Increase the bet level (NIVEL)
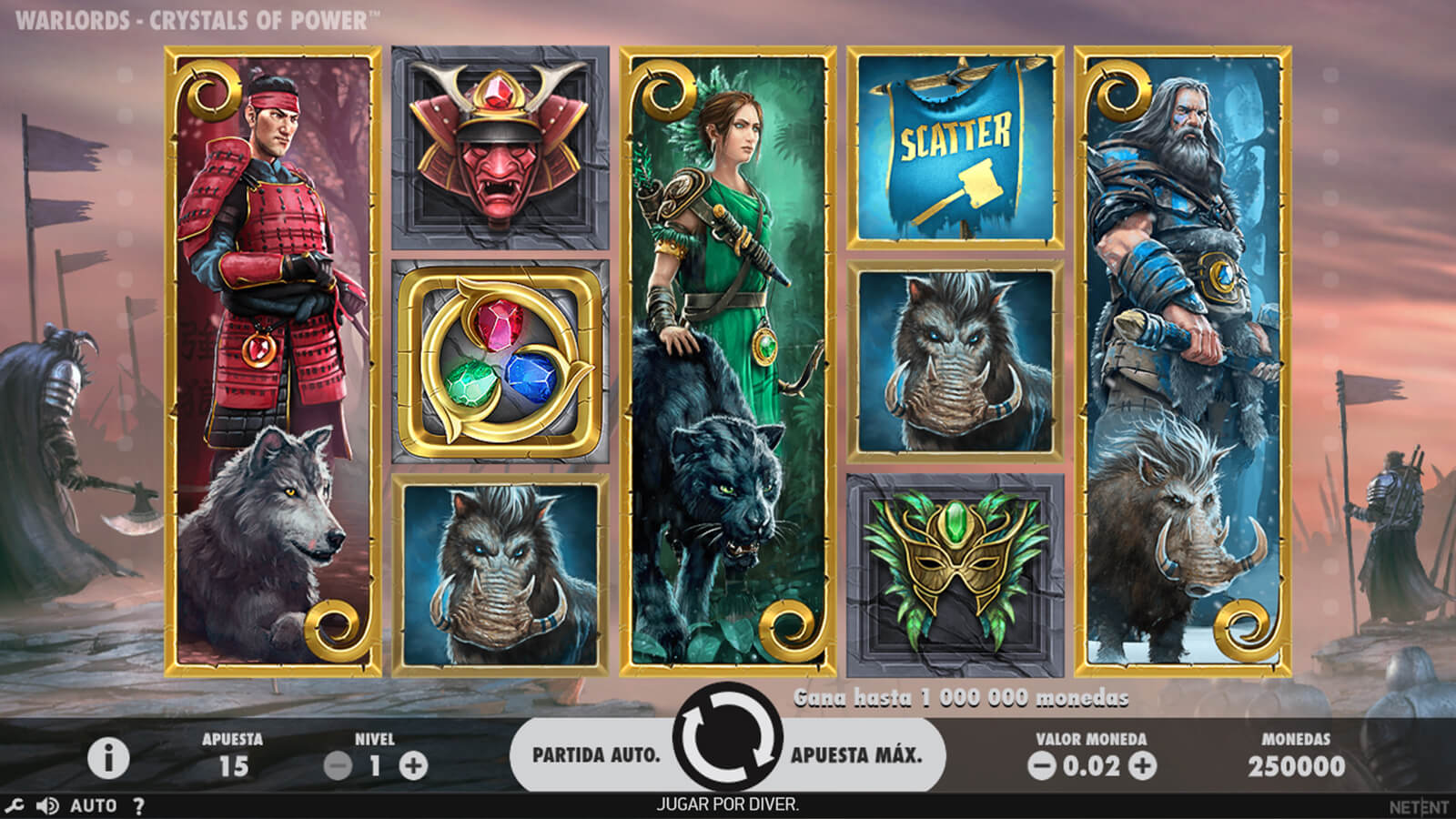Screen dimensions: 1456x819 point(413,766)
